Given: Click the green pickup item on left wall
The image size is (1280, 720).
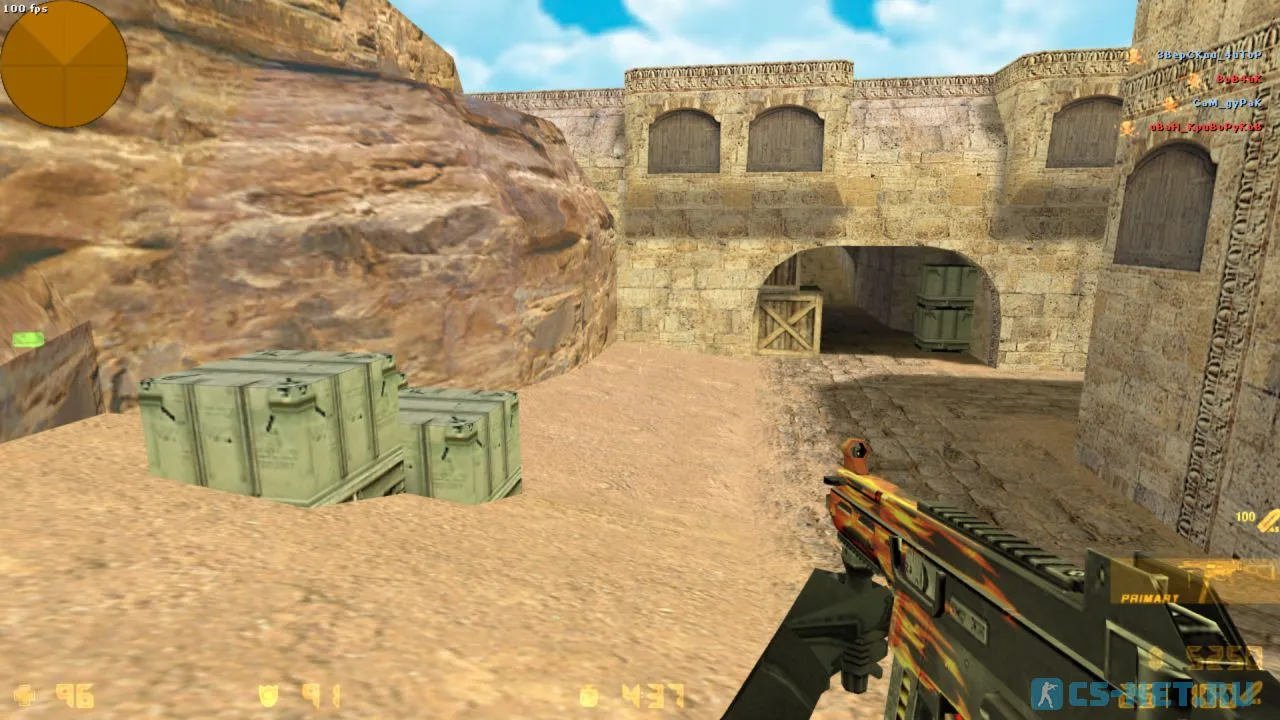Looking at the screenshot, I should tap(27, 341).
